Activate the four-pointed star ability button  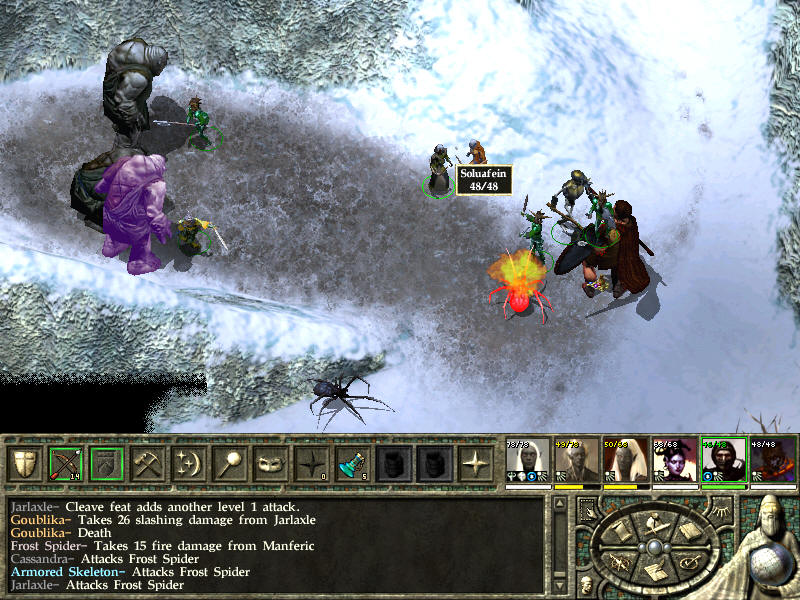pos(476,464)
